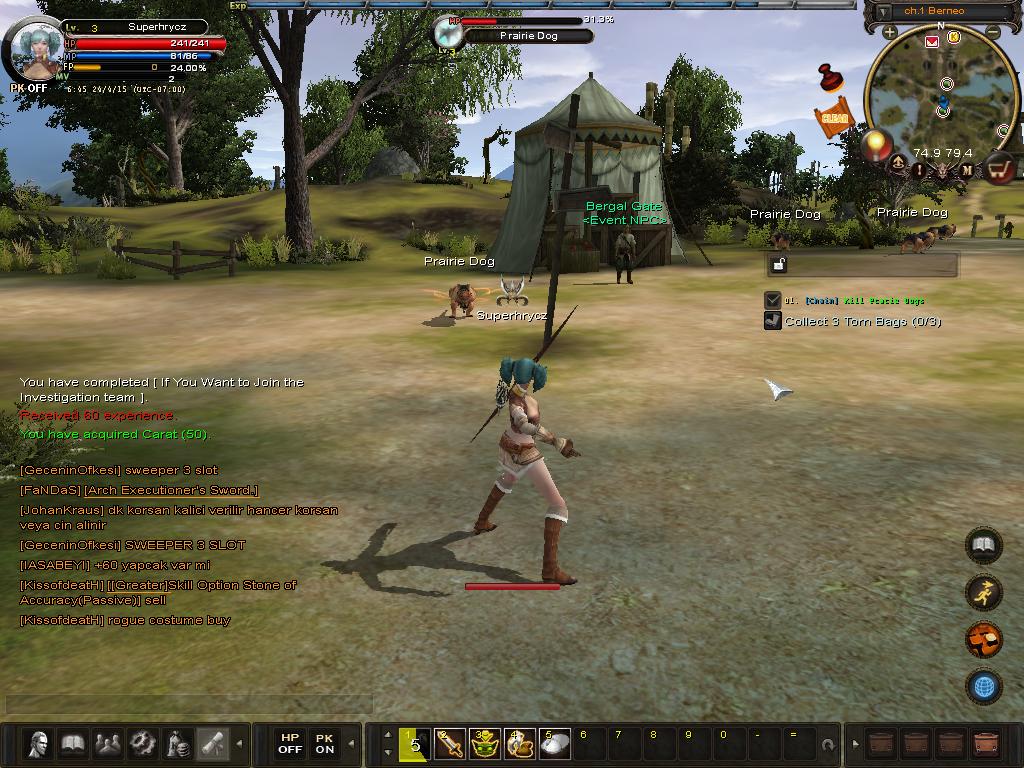Open the mail envelope on the minimap

coord(932,41)
